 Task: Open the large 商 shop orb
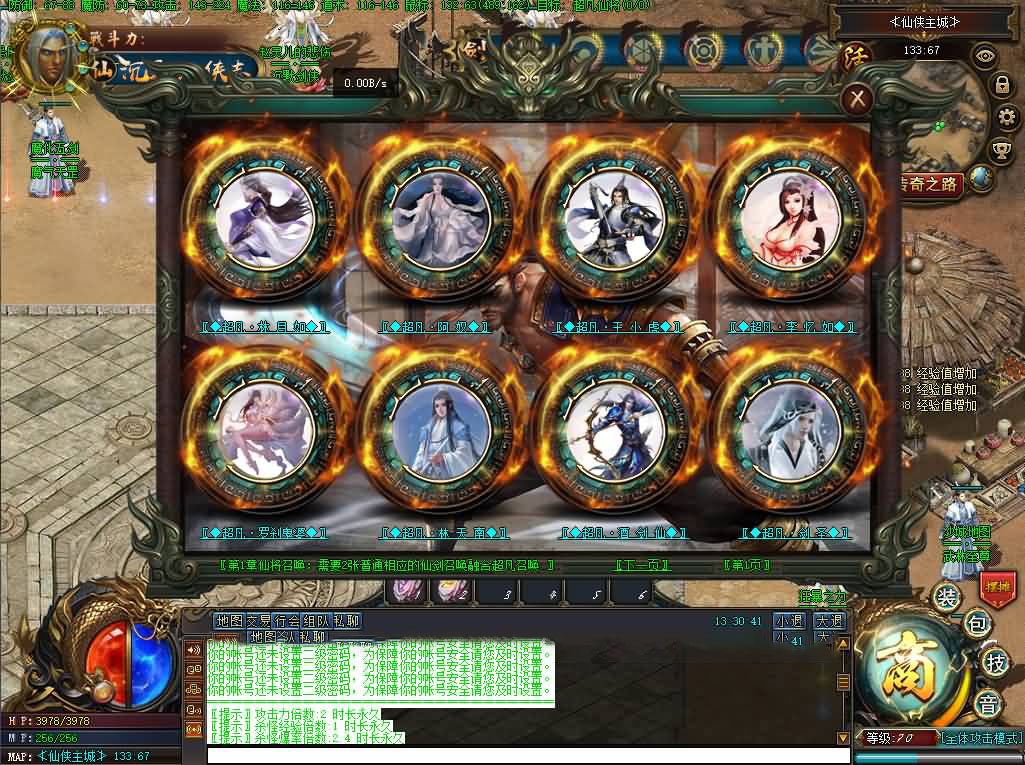click(913, 668)
